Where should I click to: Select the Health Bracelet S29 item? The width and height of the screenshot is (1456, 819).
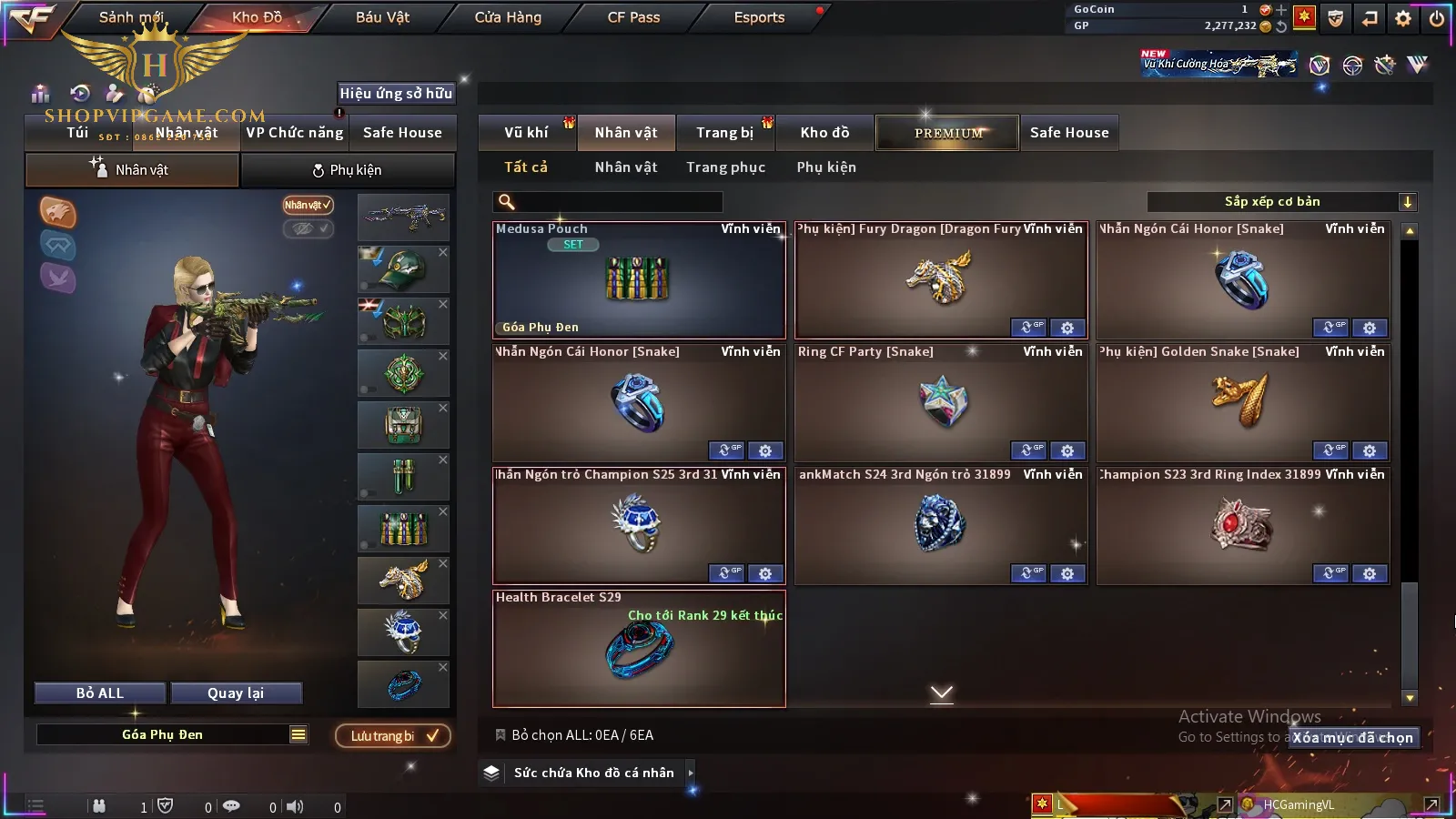[638, 649]
